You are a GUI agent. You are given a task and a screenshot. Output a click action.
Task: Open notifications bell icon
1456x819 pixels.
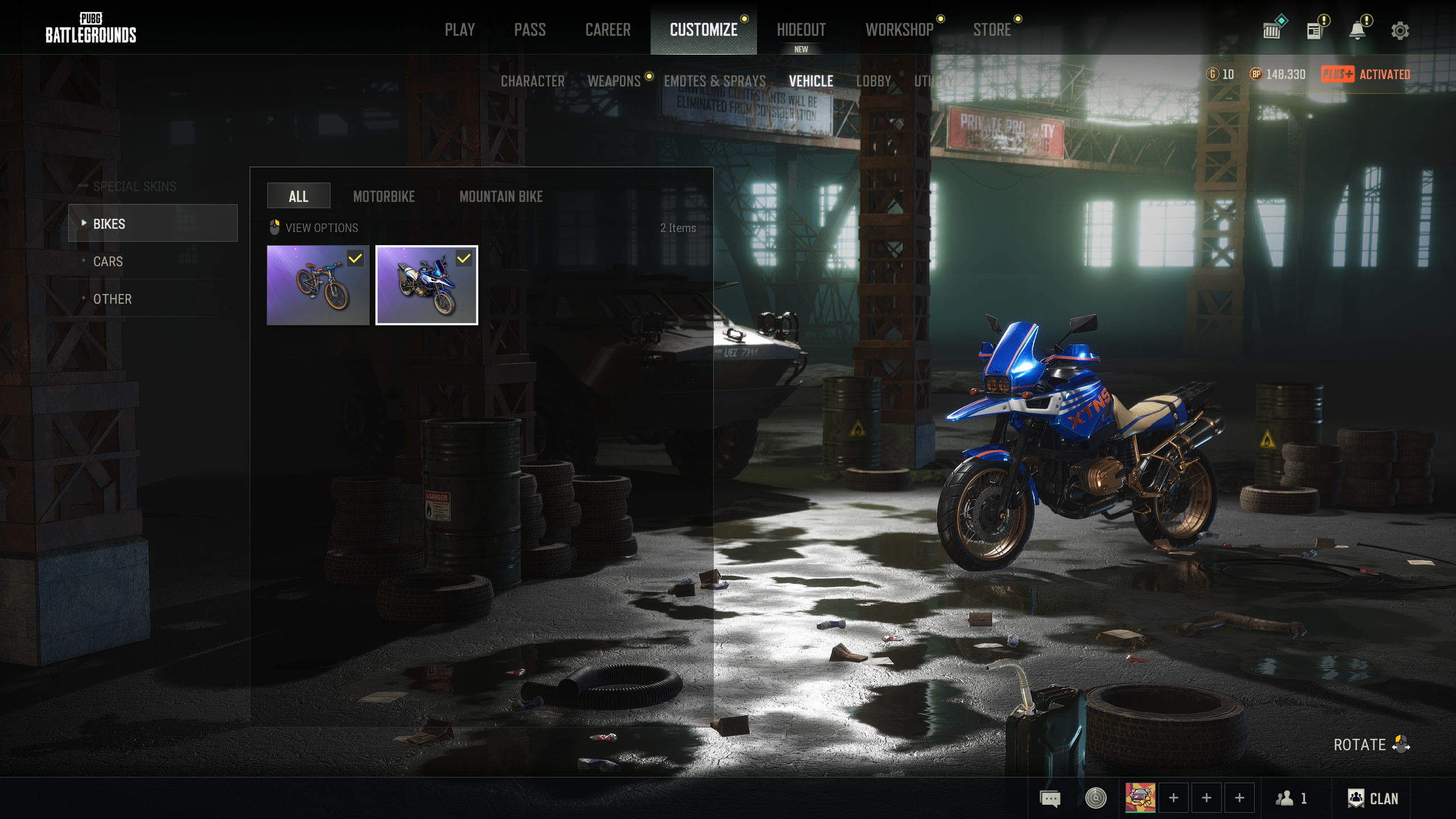(1357, 31)
